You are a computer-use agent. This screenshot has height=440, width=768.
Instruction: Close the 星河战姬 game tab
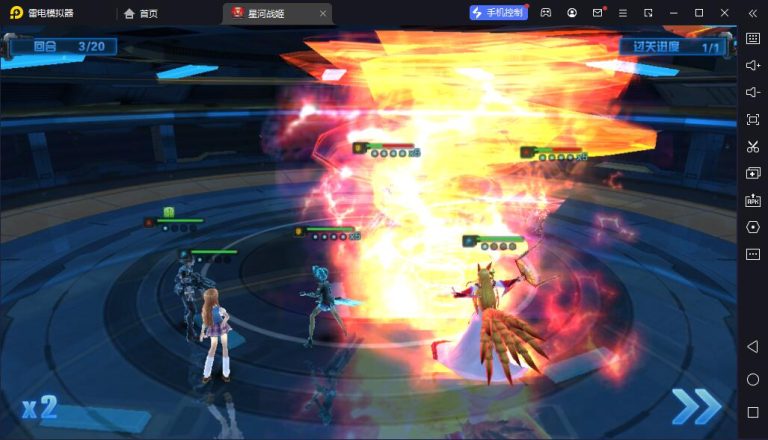click(322, 13)
